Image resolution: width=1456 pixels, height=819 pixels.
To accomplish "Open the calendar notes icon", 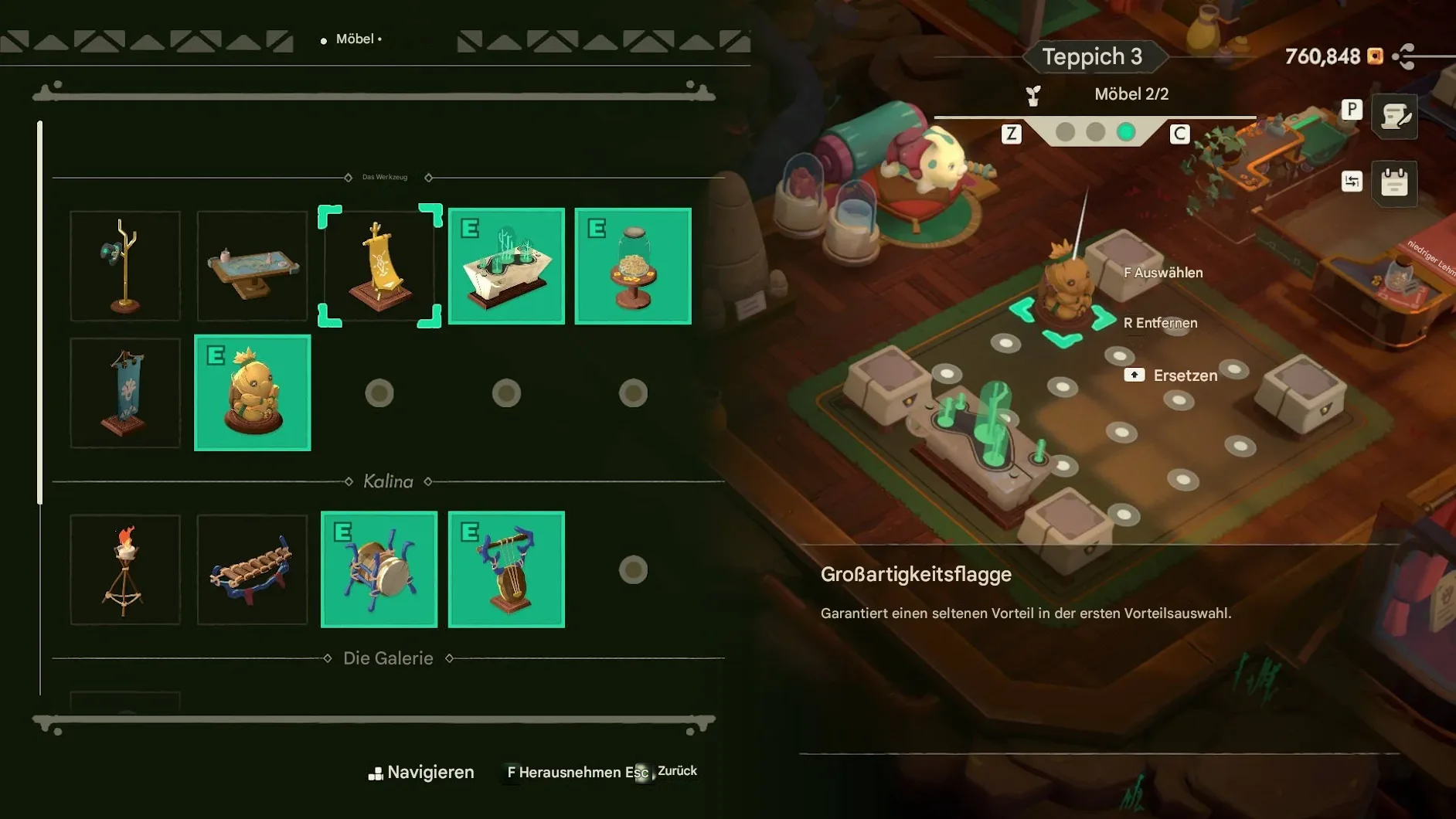I will pyautogui.click(x=1394, y=184).
